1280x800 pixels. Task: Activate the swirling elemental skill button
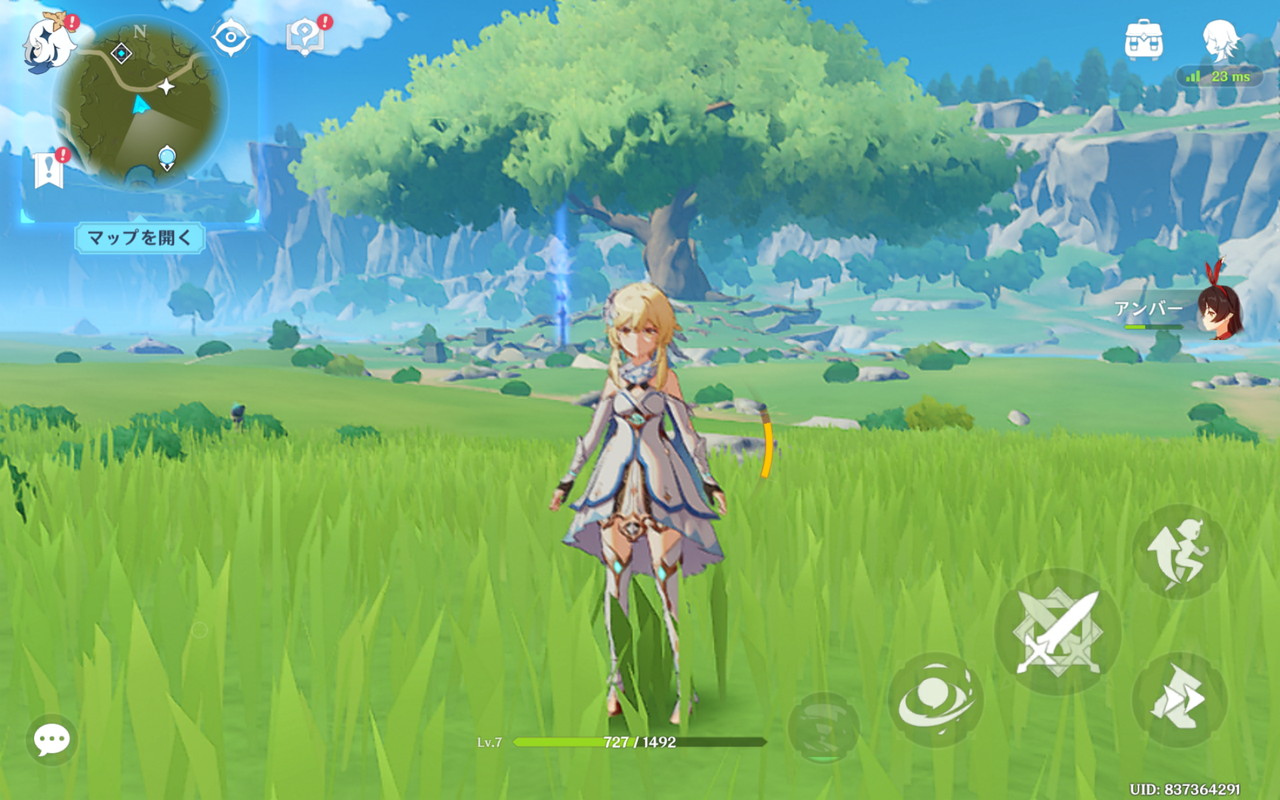[935, 700]
